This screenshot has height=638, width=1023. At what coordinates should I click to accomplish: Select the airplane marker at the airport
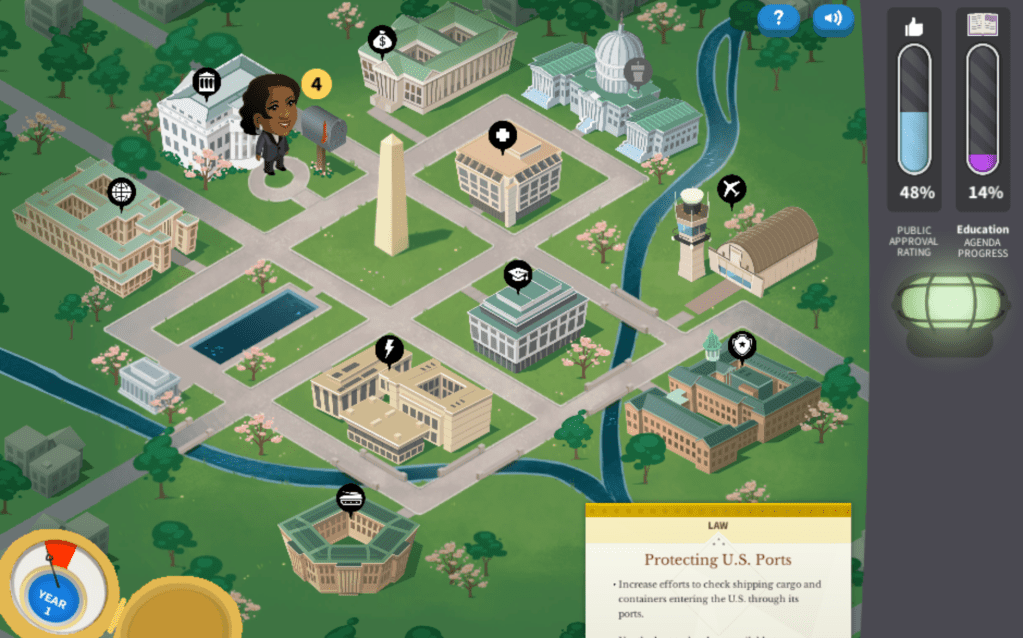point(732,188)
